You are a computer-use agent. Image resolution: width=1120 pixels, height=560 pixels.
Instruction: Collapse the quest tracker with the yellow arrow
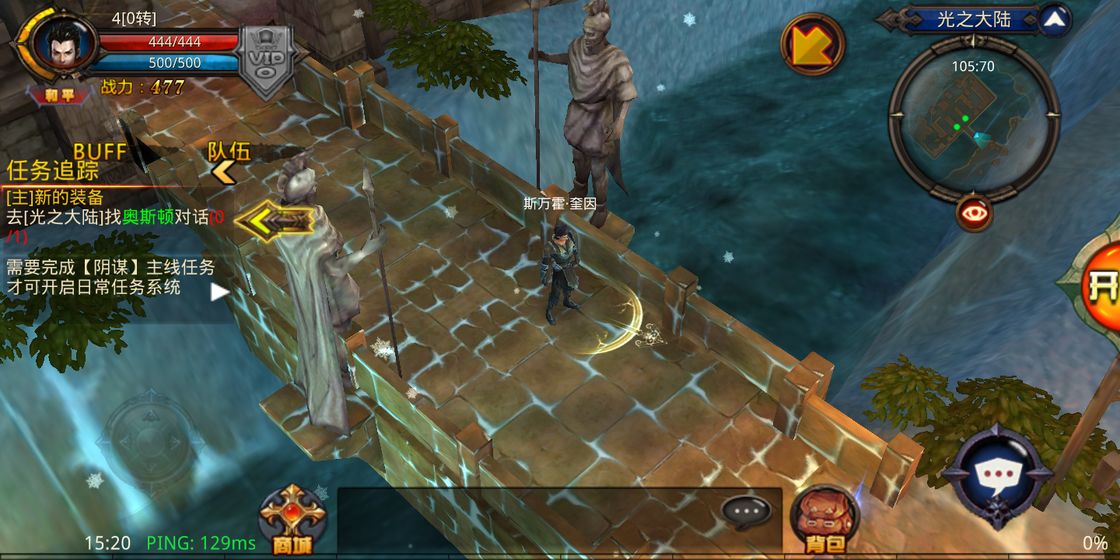pos(274,219)
